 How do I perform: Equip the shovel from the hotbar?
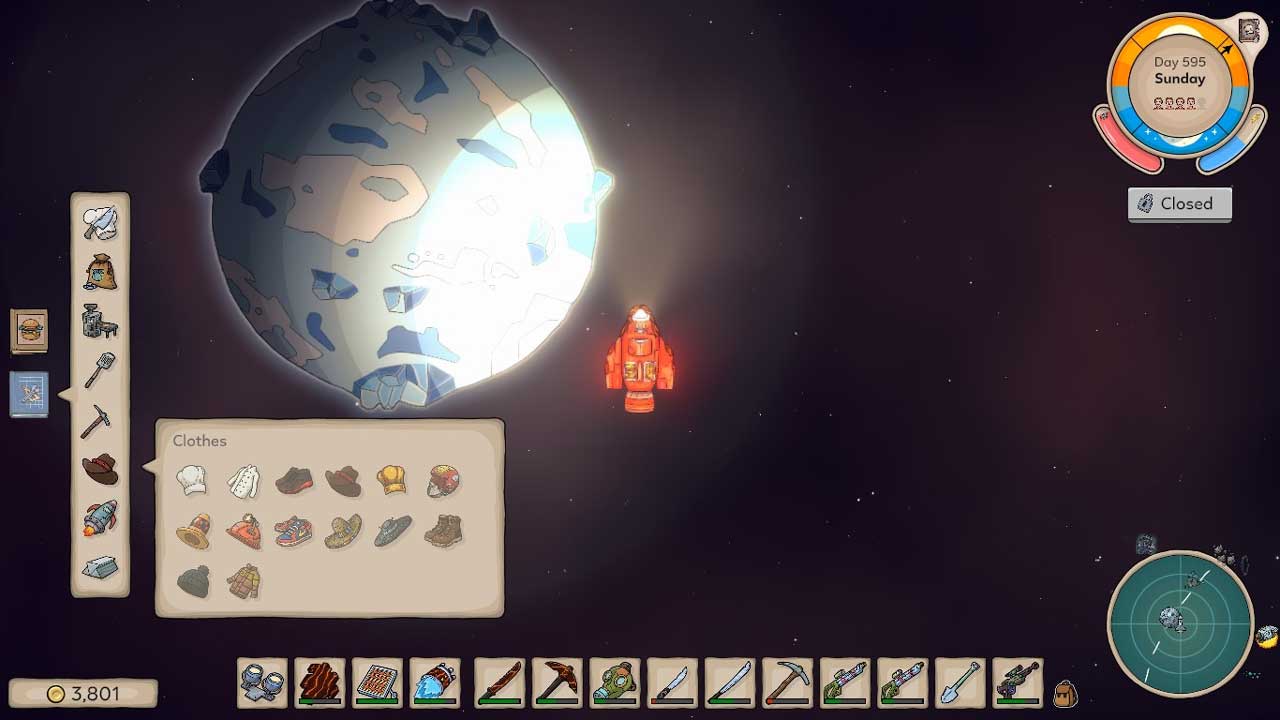[961, 683]
